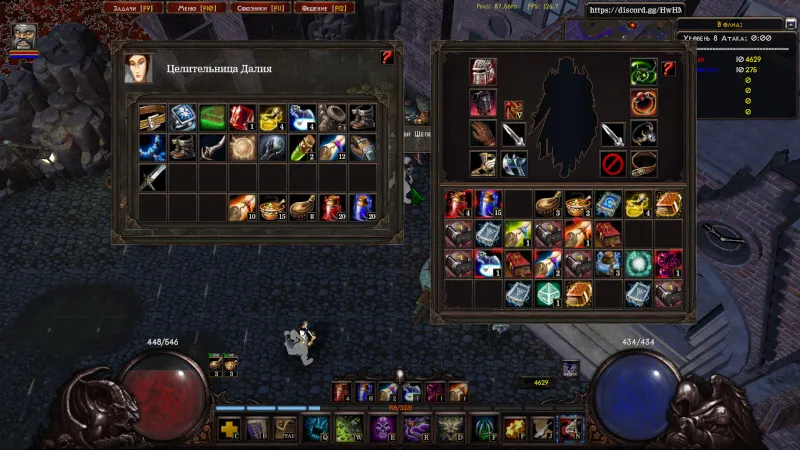Open the discord.gg link at top
Viewport: 800px width, 450px height.
(627, 10)
